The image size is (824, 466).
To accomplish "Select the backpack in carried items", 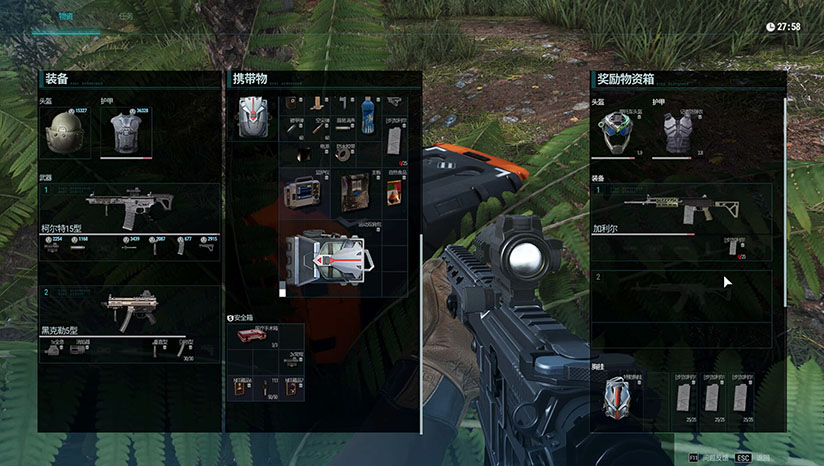I will tap(251, 116).
